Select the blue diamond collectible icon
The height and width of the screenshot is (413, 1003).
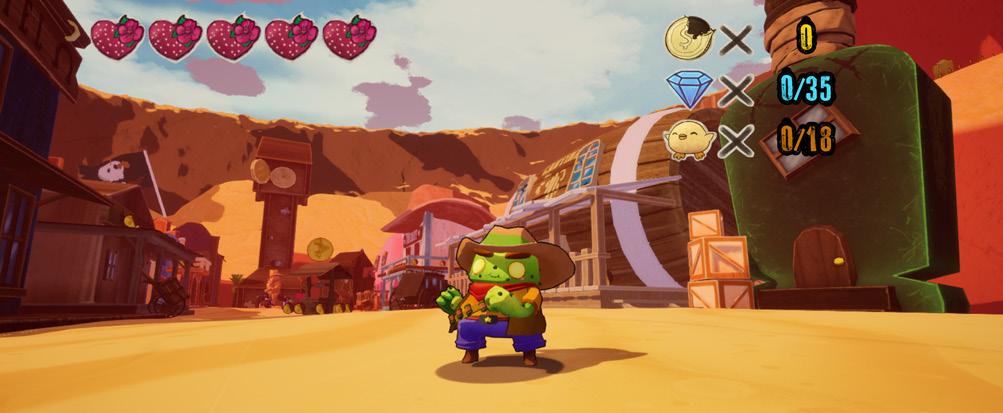[688, 90]
